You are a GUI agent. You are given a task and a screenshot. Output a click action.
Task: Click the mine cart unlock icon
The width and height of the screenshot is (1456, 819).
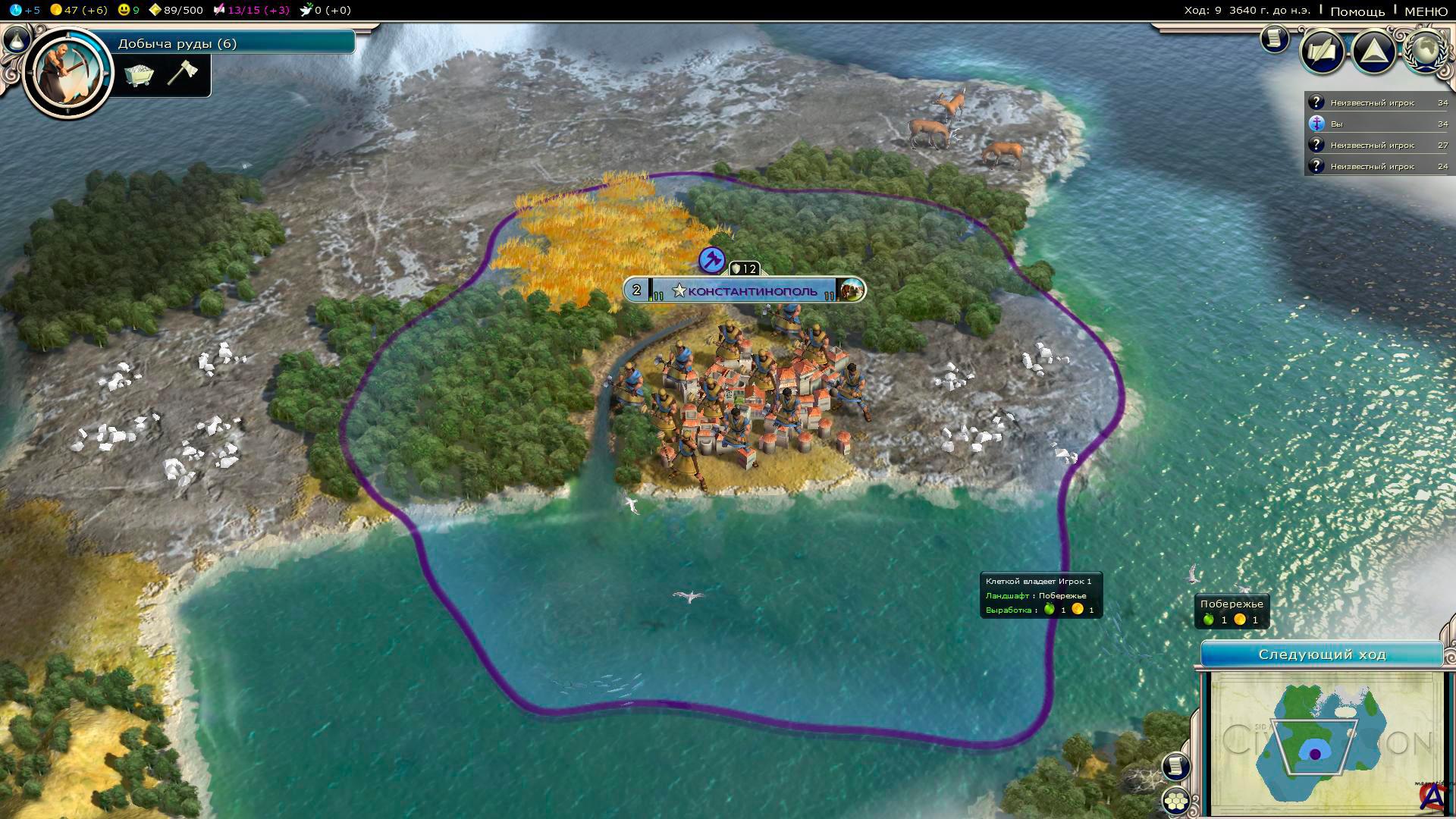(140, 74)
